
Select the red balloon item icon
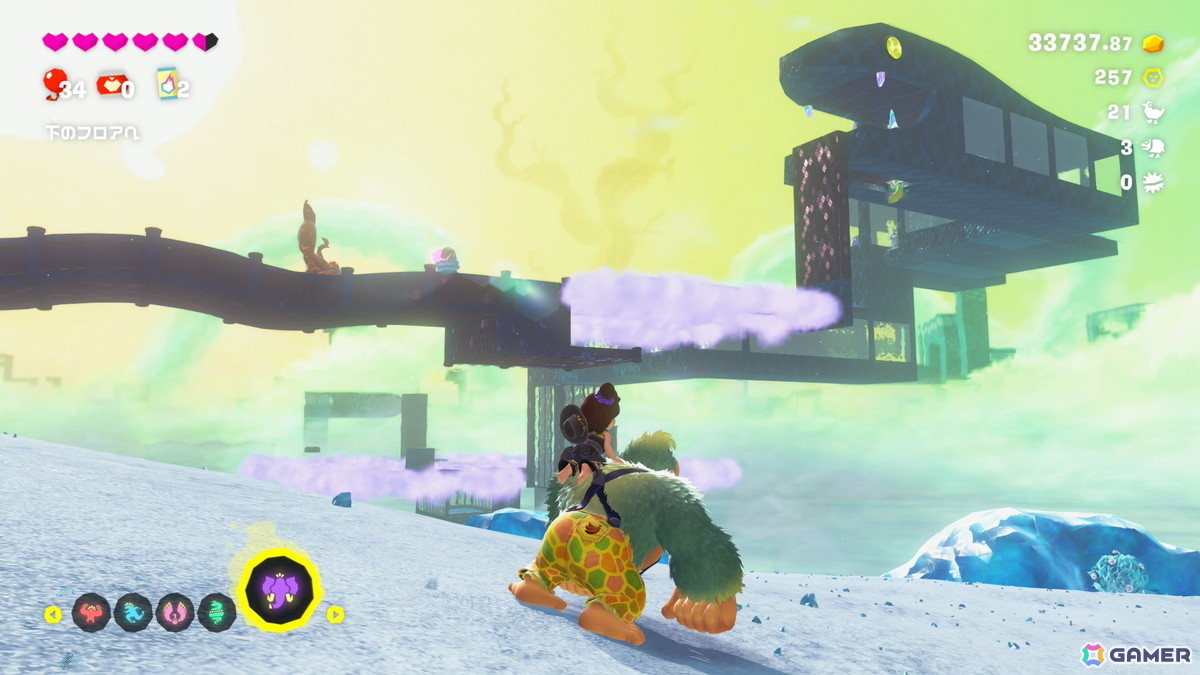(x=53, y=84)
